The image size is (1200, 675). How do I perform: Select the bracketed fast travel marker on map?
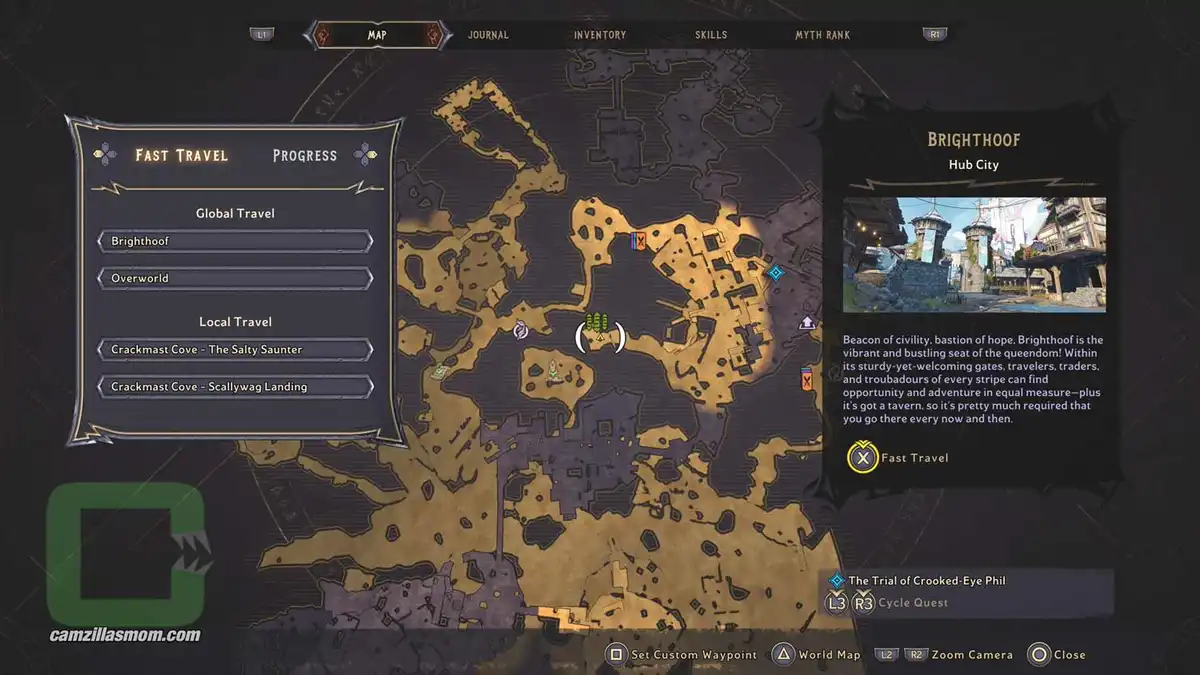pos(599,335)
